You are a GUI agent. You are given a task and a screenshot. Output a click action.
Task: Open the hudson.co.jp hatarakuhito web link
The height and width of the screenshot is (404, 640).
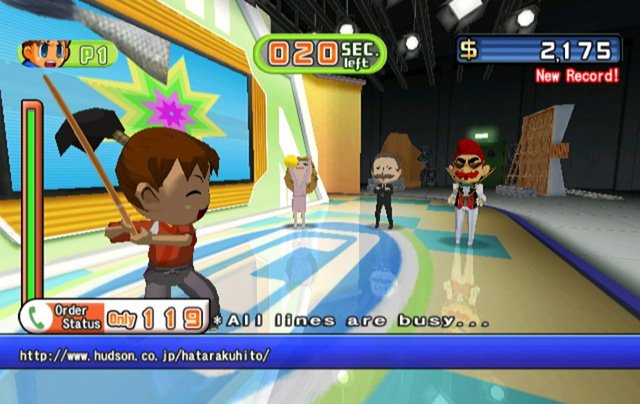point(144,355)
